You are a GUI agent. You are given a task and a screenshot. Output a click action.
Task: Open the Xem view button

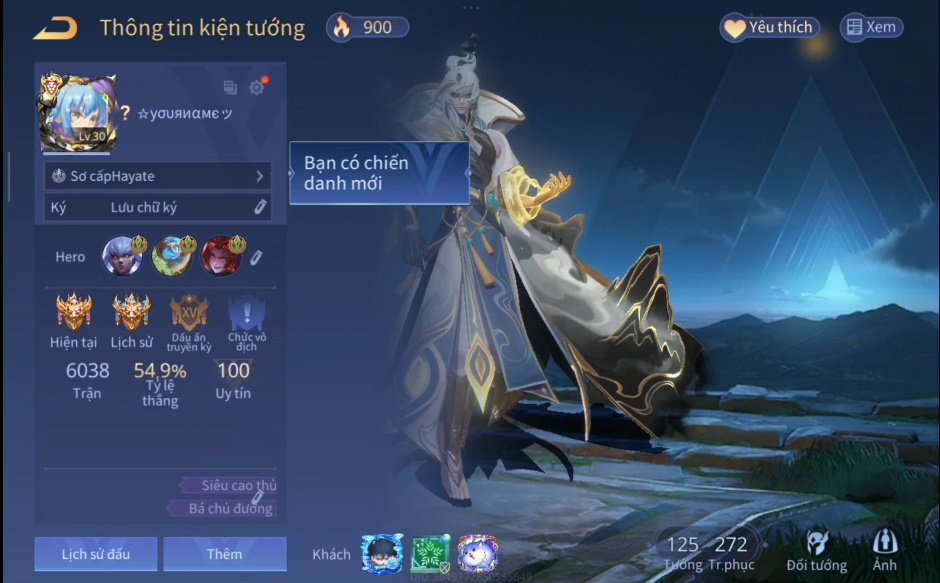tap(871, 28)
